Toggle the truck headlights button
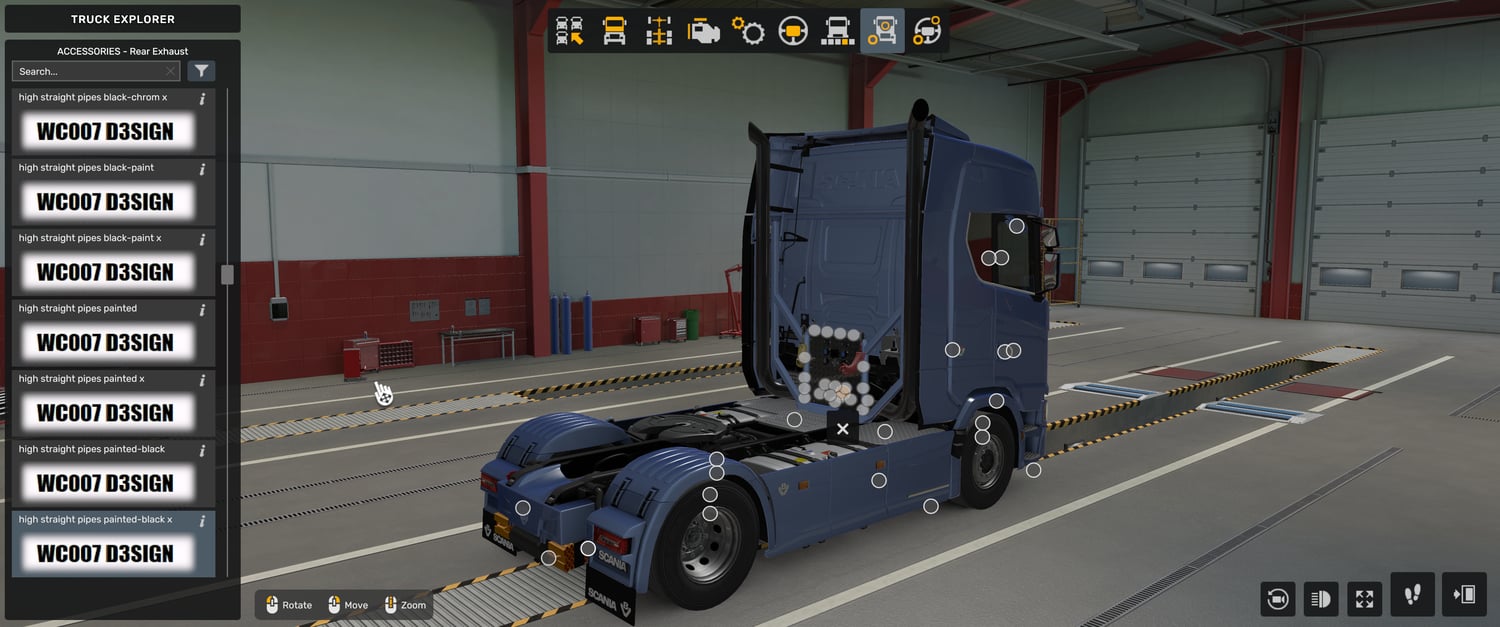 tap(1321, 599)
